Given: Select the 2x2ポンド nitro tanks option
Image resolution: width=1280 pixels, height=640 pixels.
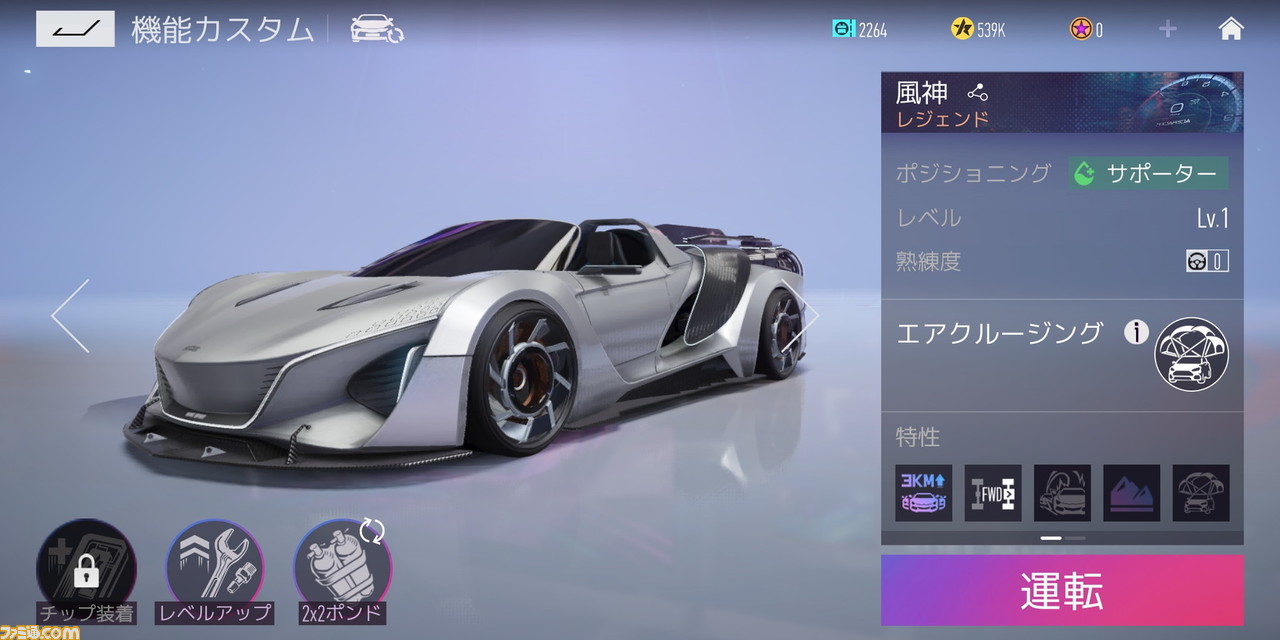Looking at the screenshot, I should (342, 570).
